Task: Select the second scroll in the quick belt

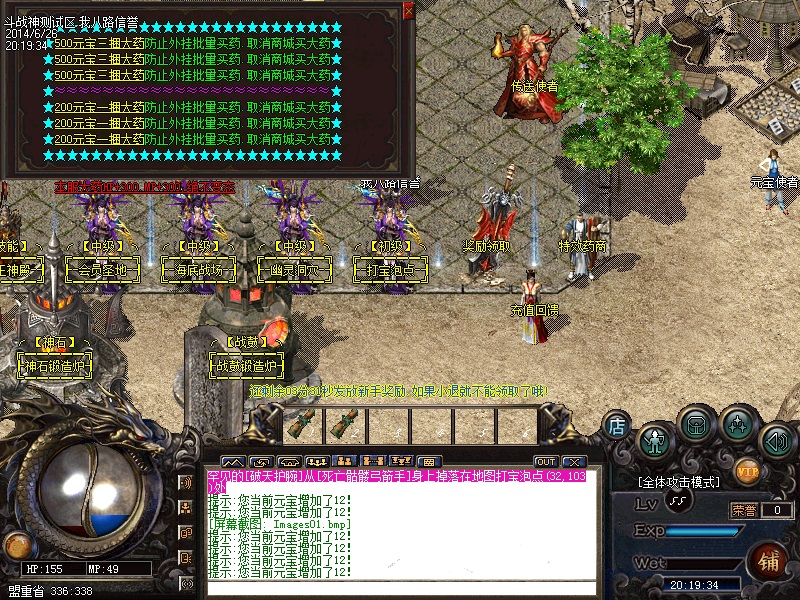Action: pyautogui.click(x=345, y=424)
